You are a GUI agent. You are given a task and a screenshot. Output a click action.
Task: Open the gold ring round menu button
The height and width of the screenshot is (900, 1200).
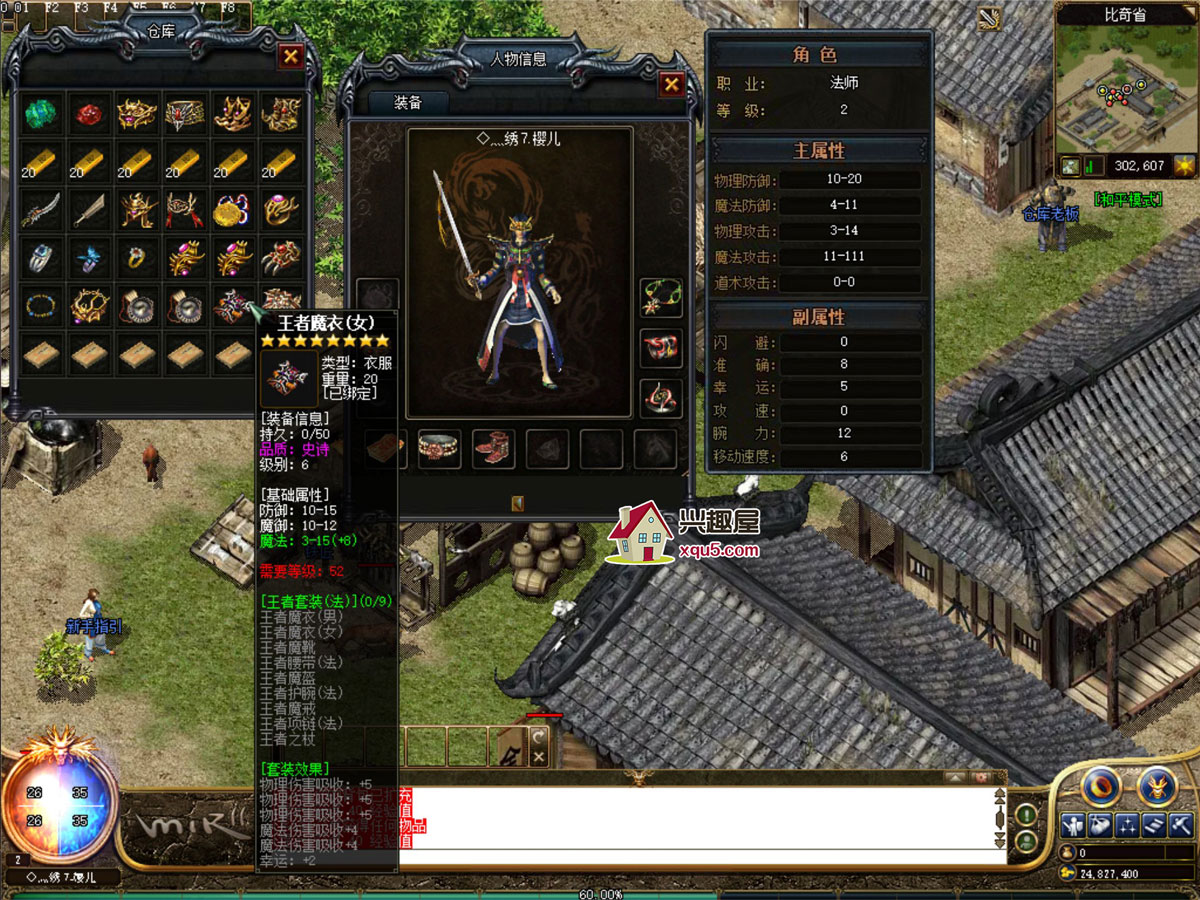click(1101, 787)
